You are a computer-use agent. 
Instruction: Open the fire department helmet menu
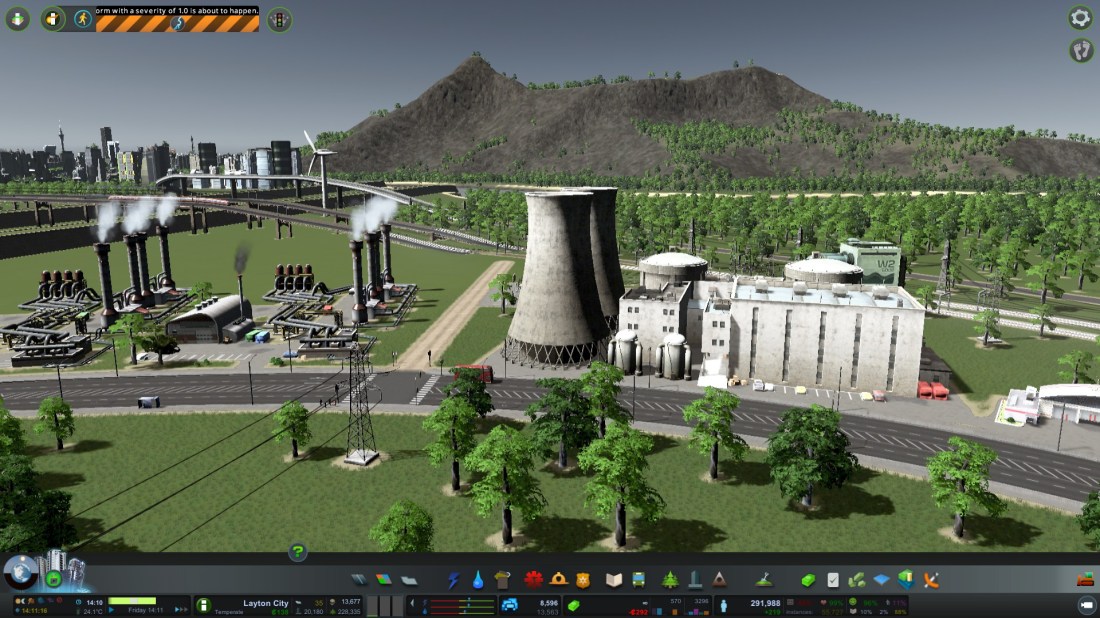pyautogui.click(x=558, y=580)
